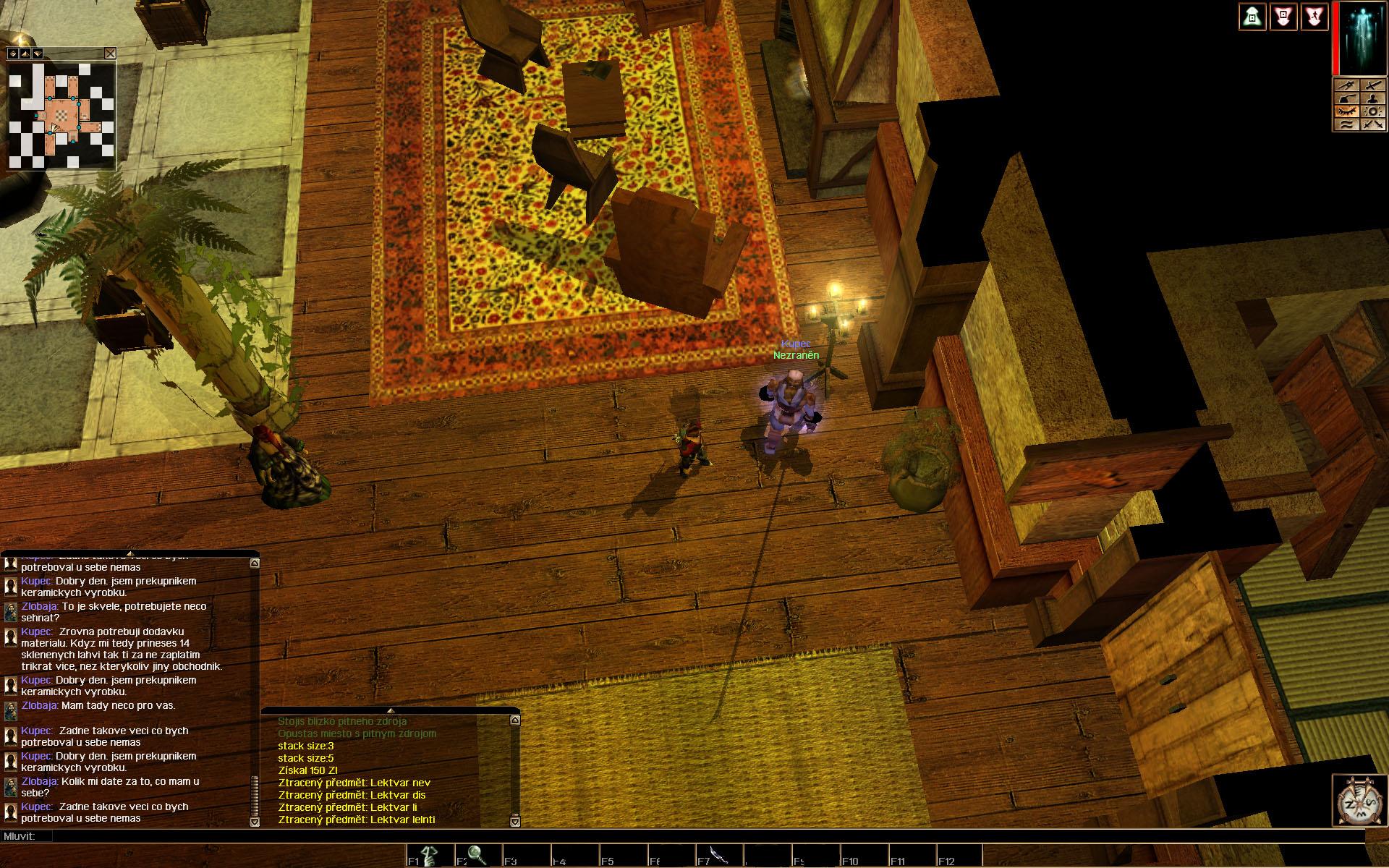This screenshot has width=1389, height=868.
Task: Close the minimap panel
Action: click(110, 53)
